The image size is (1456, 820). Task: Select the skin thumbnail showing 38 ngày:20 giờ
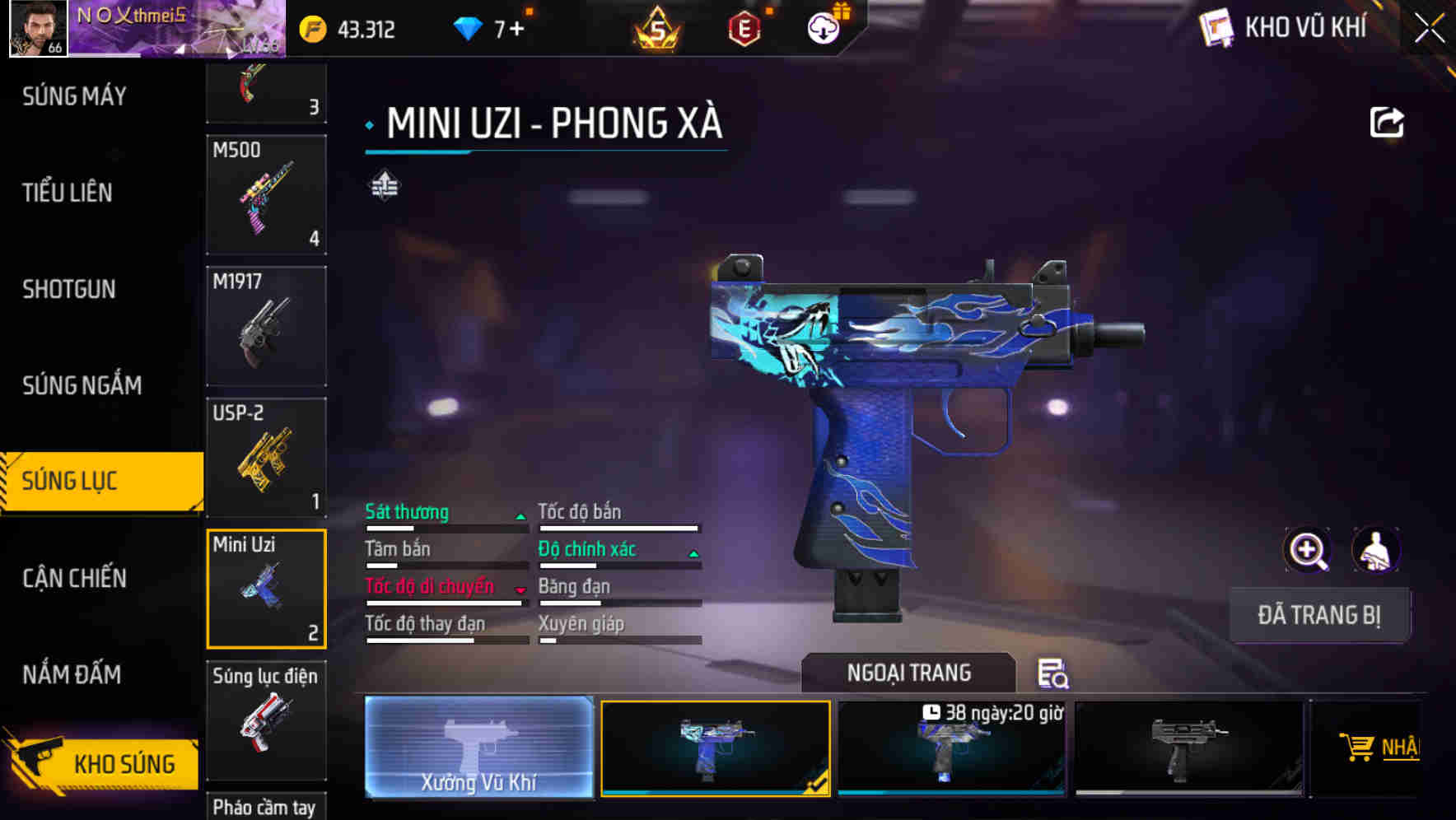coord(952,748)
